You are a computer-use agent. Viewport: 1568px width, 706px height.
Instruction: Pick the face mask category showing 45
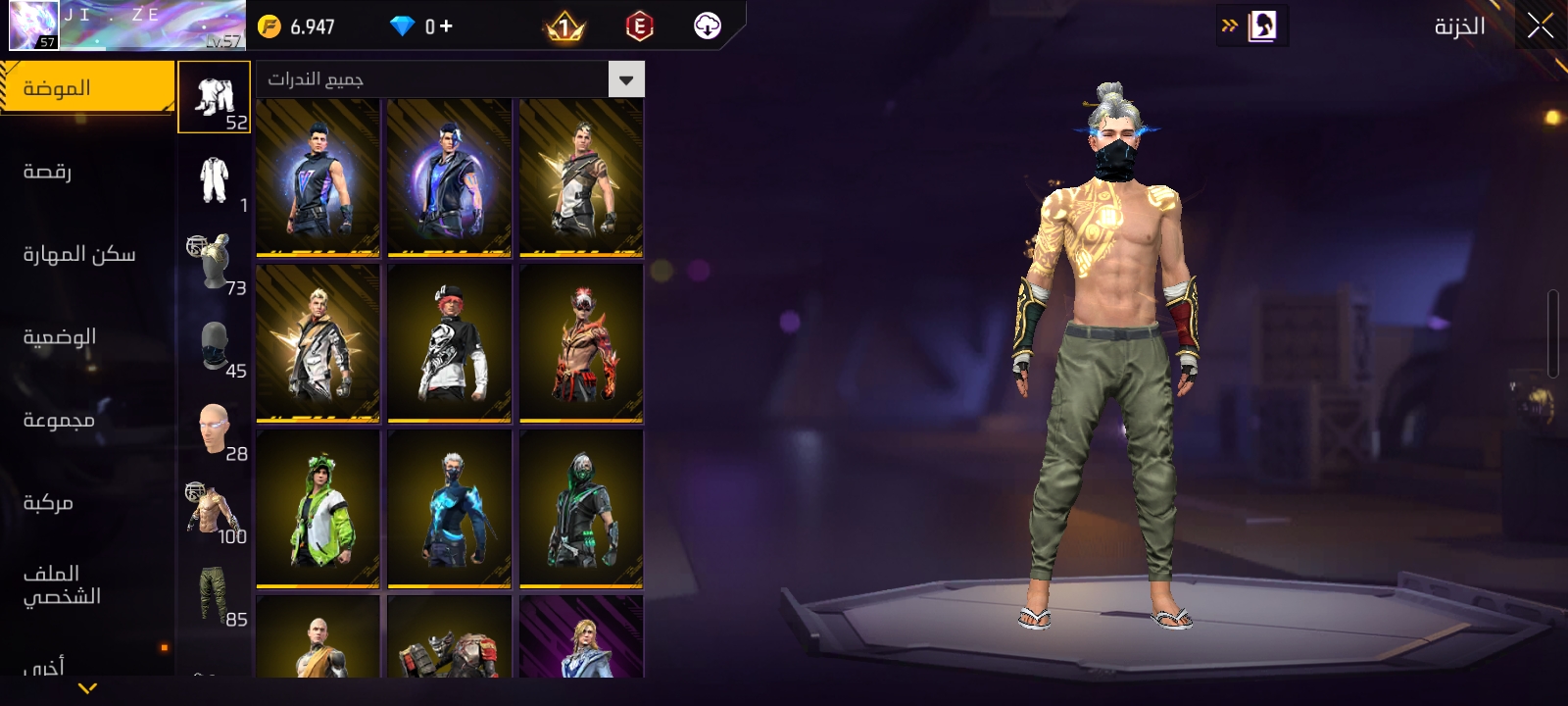coord(215,346)
